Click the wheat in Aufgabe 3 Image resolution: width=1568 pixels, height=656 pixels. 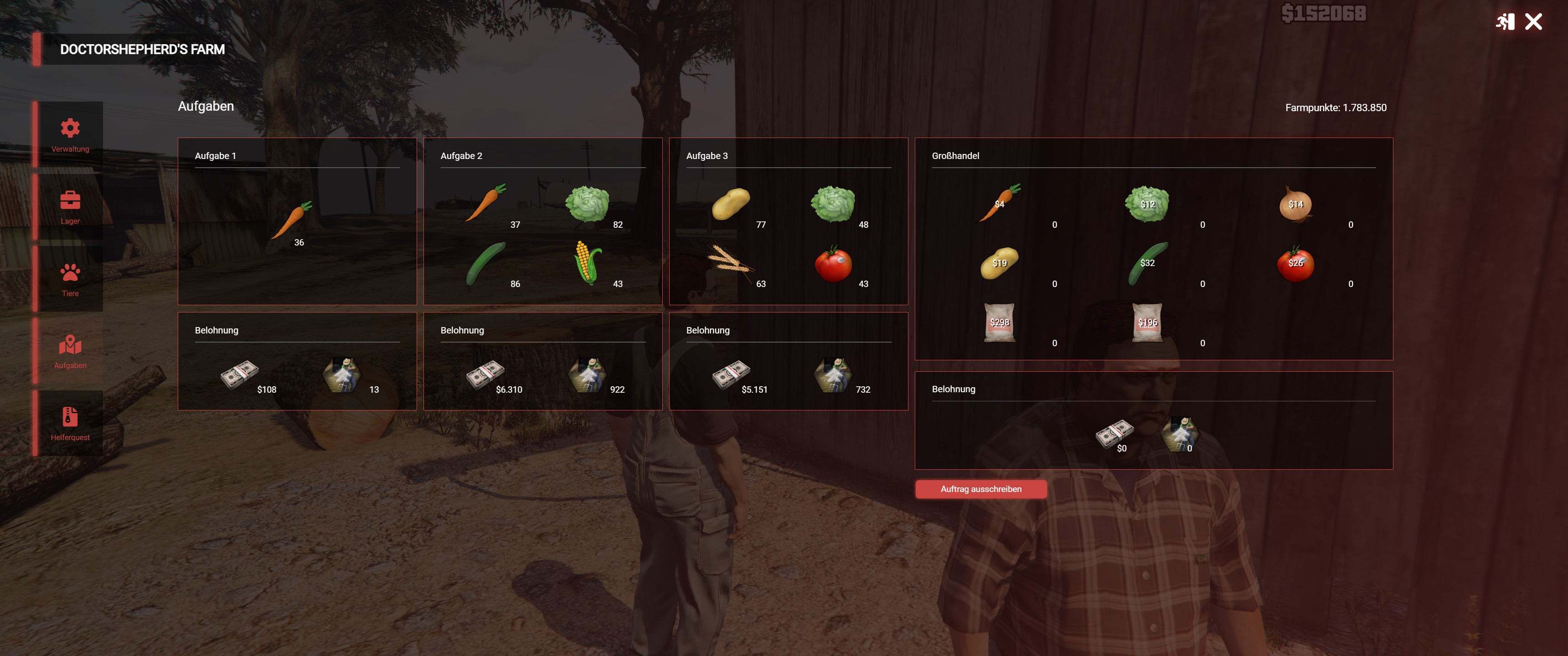730,263
